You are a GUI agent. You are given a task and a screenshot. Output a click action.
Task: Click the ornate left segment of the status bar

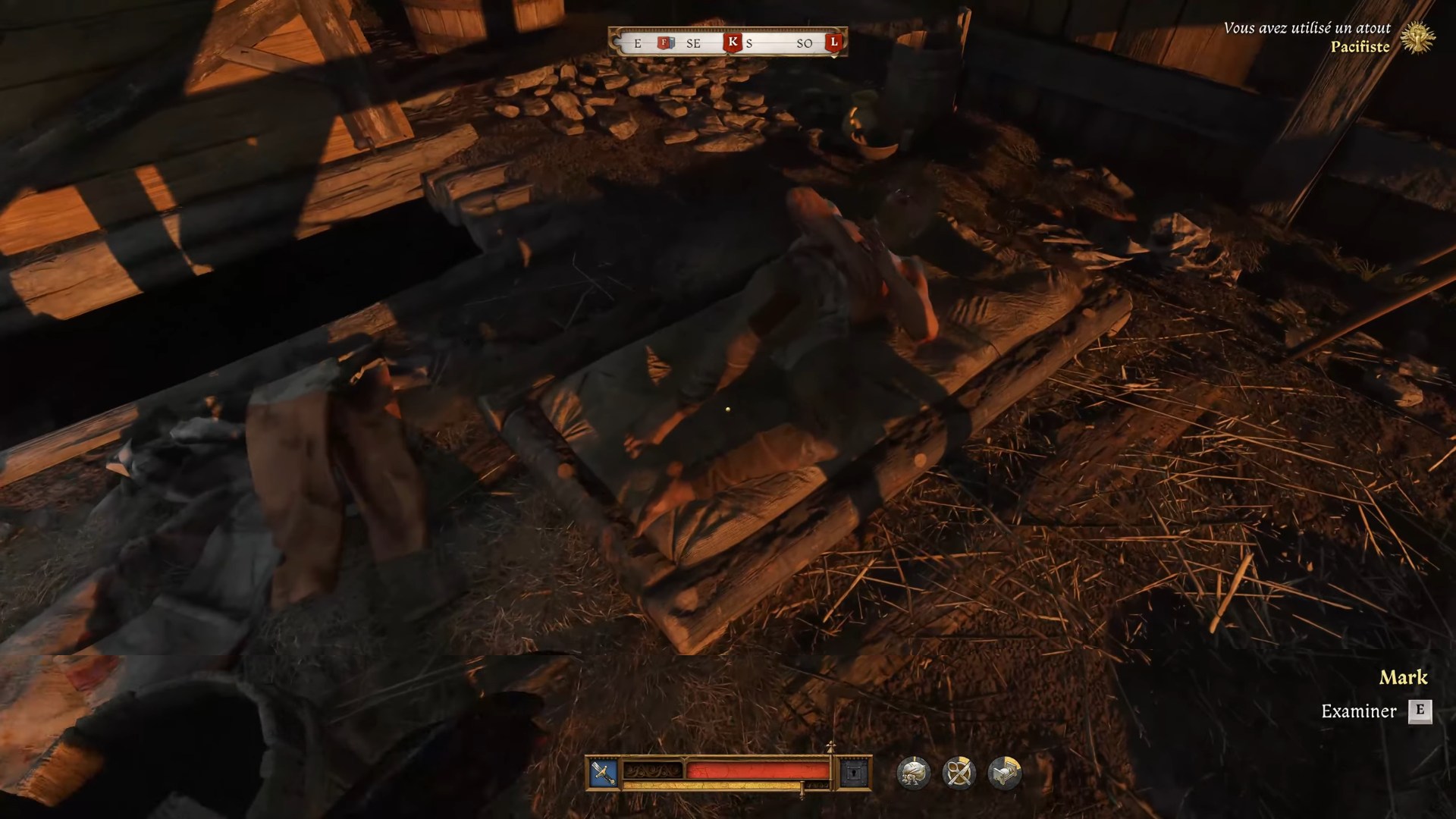(x=651, y=770)
